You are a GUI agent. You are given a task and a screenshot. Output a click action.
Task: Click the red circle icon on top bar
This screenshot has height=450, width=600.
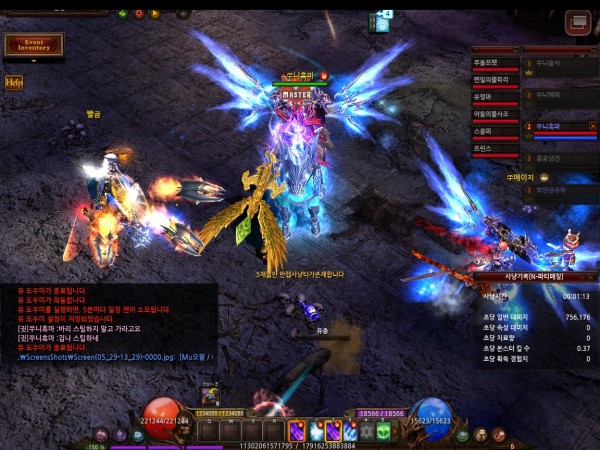coord(138,13)
